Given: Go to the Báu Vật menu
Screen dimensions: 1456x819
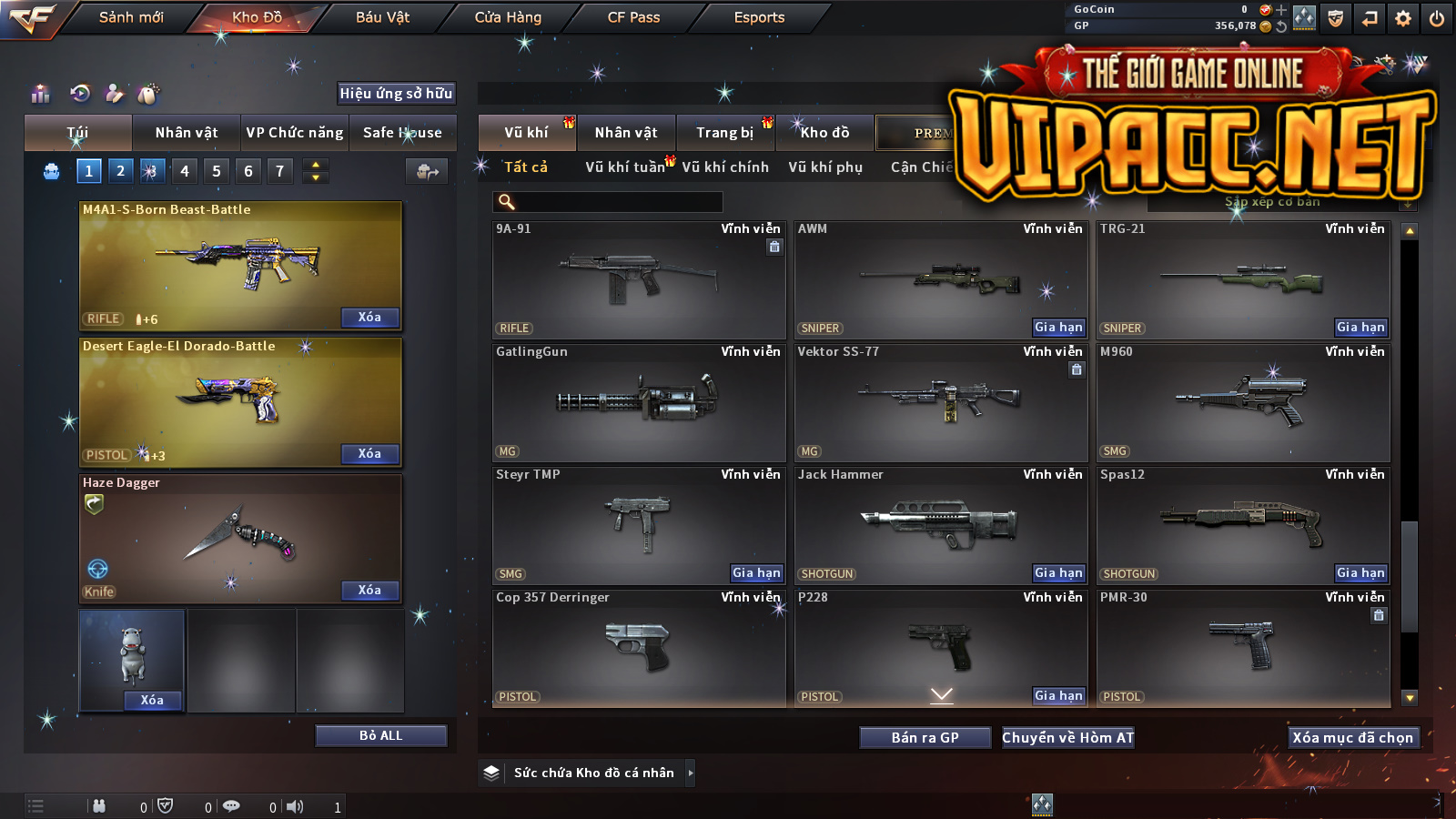Looking at the screenshot, I should point(382,17).
